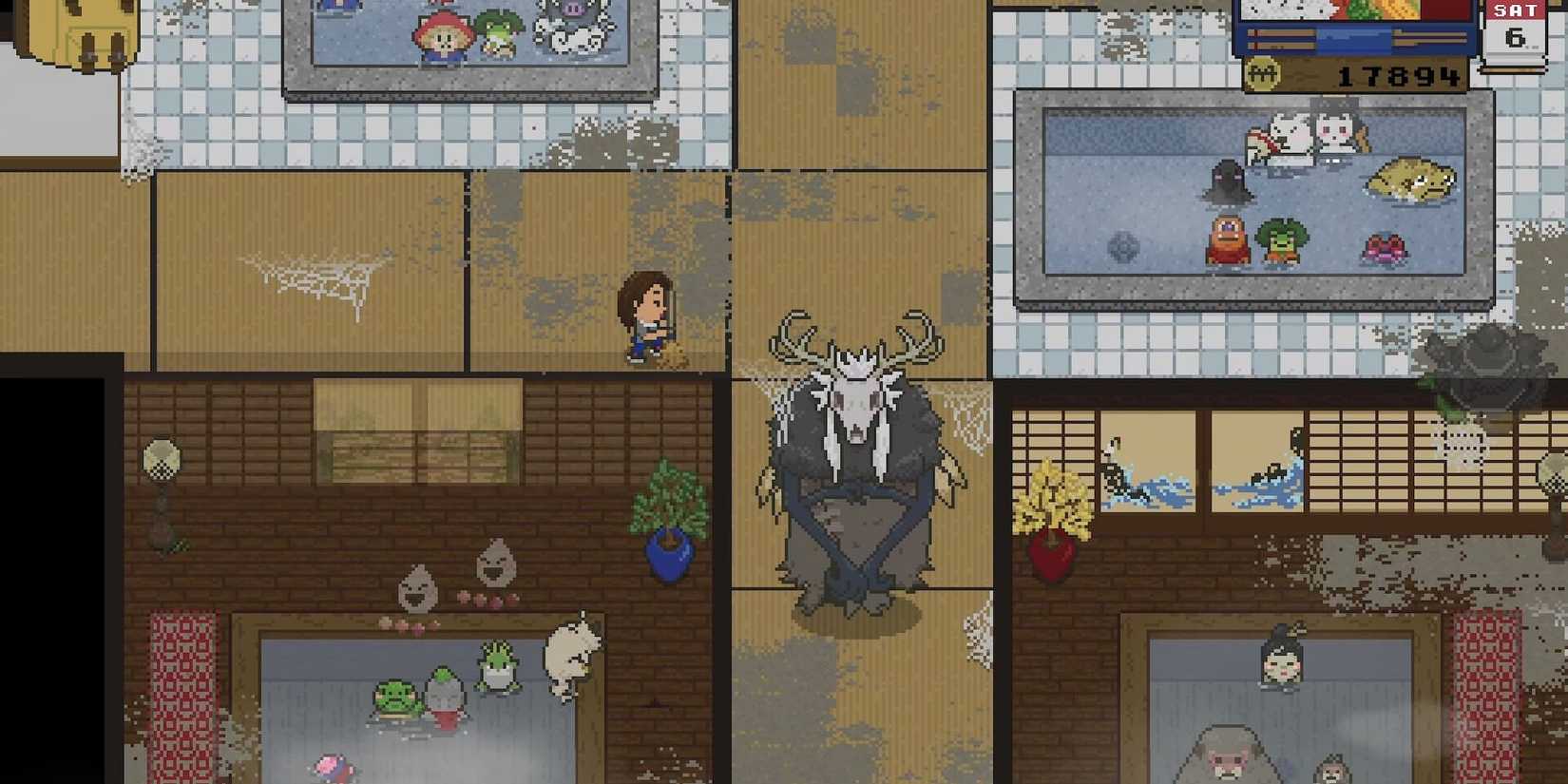Viewport: 1568px width, 784px height.
Task: Select the player character holding the broom
Action: click(x=646, y=318)
